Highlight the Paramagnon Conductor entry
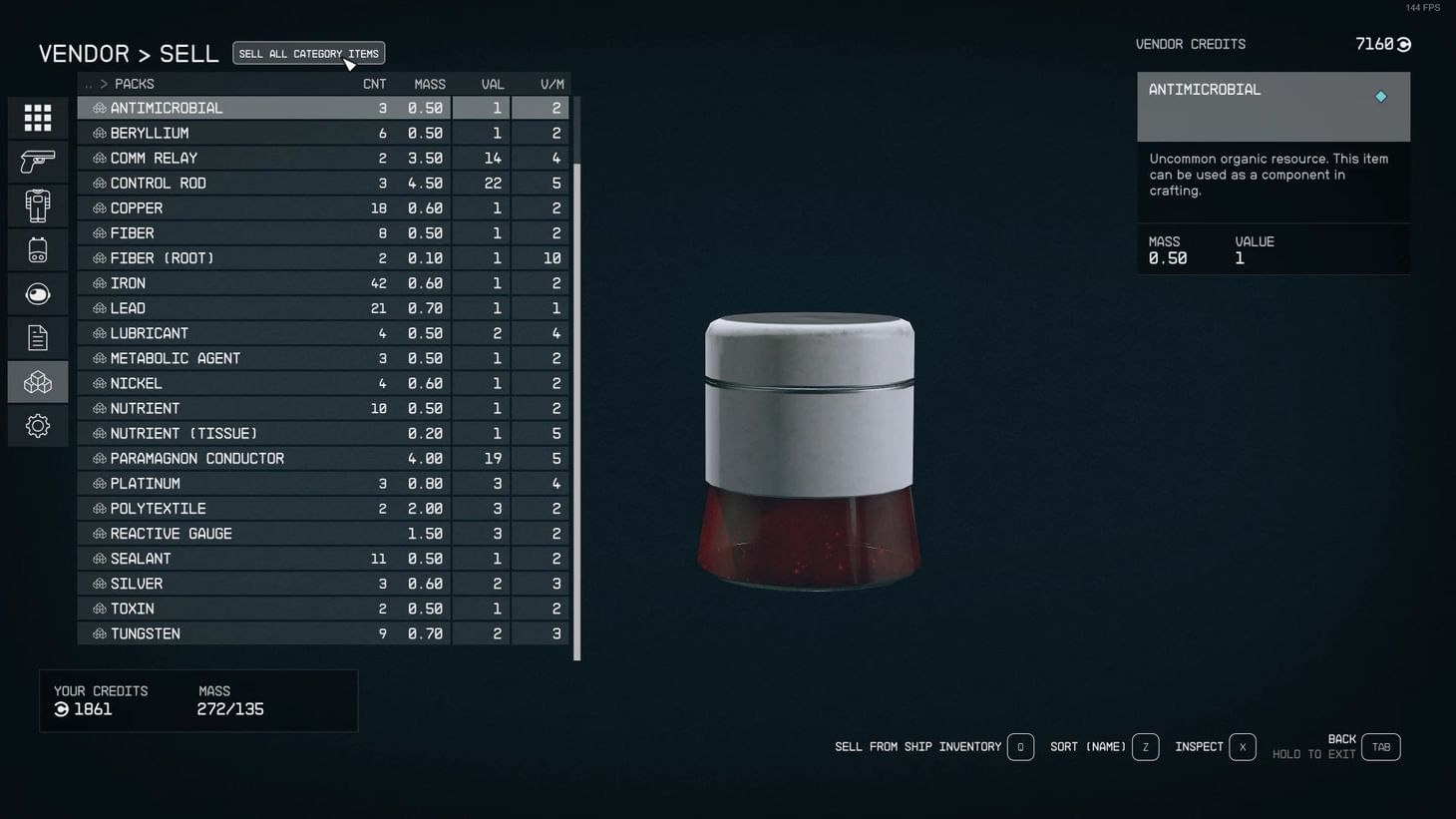Image resolution: width=1456 pixels, height=819 pixels. [x=249, y=458]
